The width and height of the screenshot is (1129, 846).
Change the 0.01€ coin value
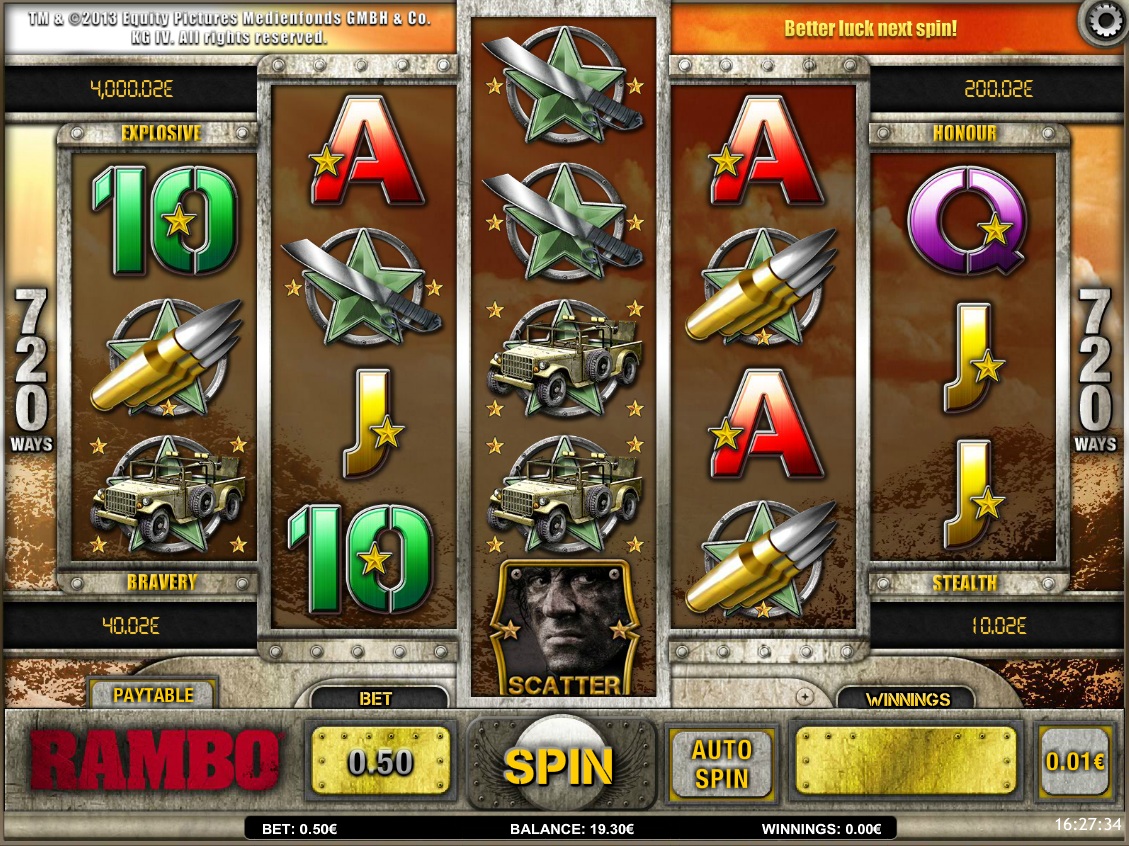click(1075, 762)
